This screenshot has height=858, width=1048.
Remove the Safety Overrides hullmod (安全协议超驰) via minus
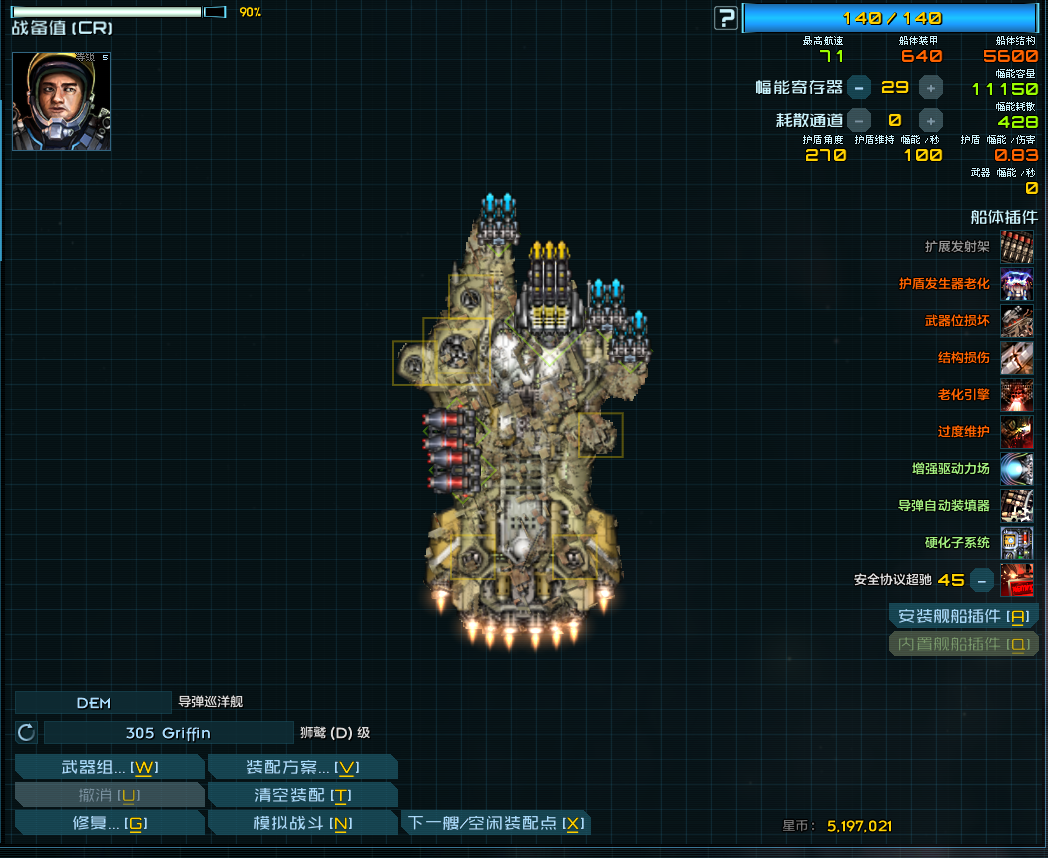[983, 579]
